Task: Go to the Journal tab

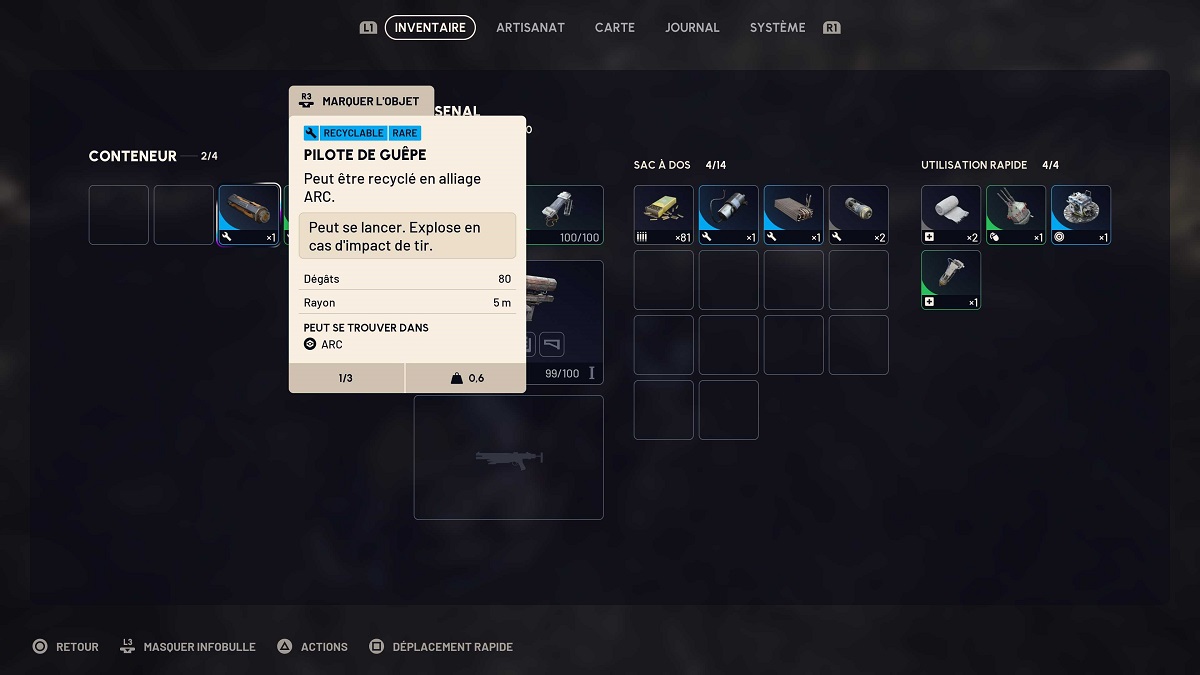Action: pos(692,28)
